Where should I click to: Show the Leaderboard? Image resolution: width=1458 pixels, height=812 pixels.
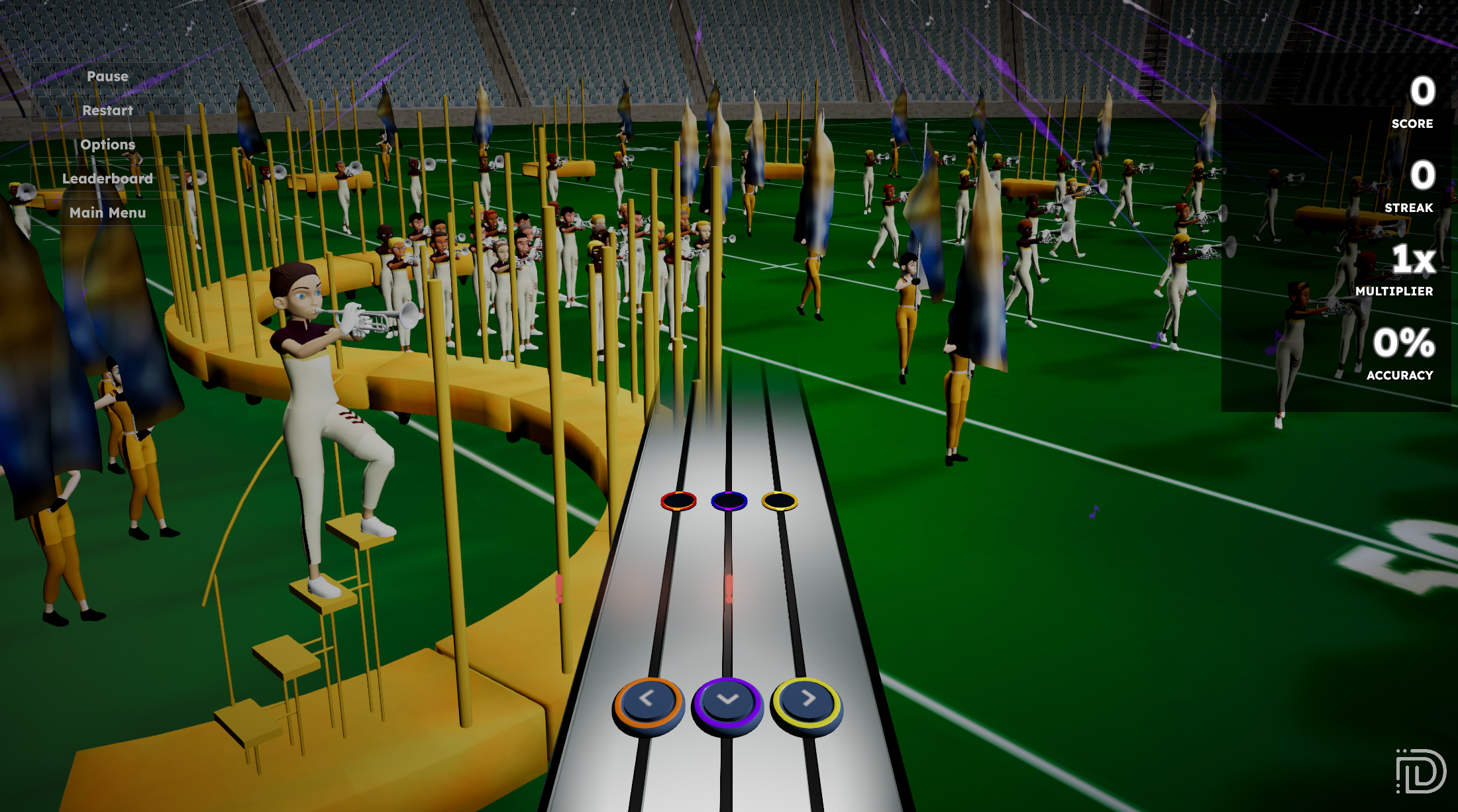coord(107,179)
